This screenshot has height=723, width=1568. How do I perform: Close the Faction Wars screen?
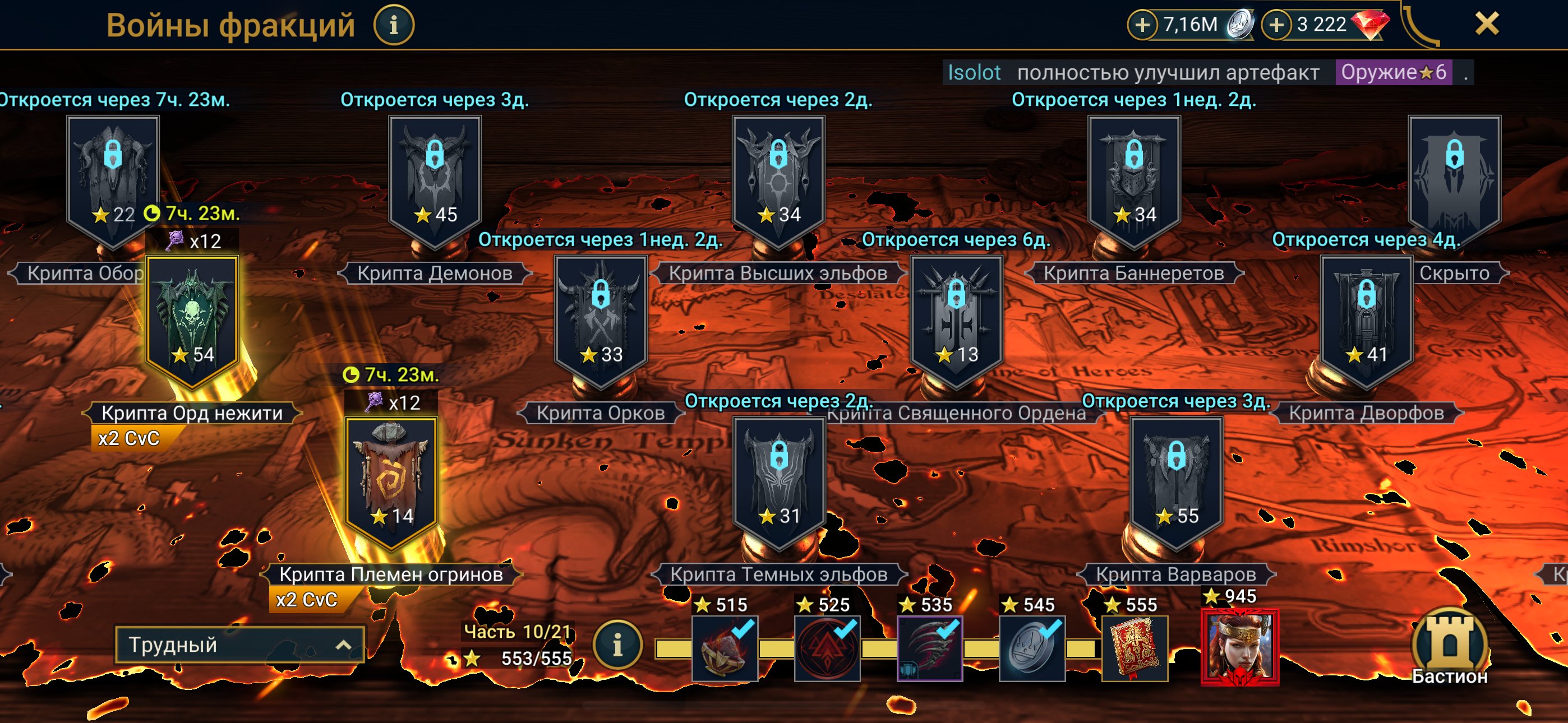tap(1487, 24)
